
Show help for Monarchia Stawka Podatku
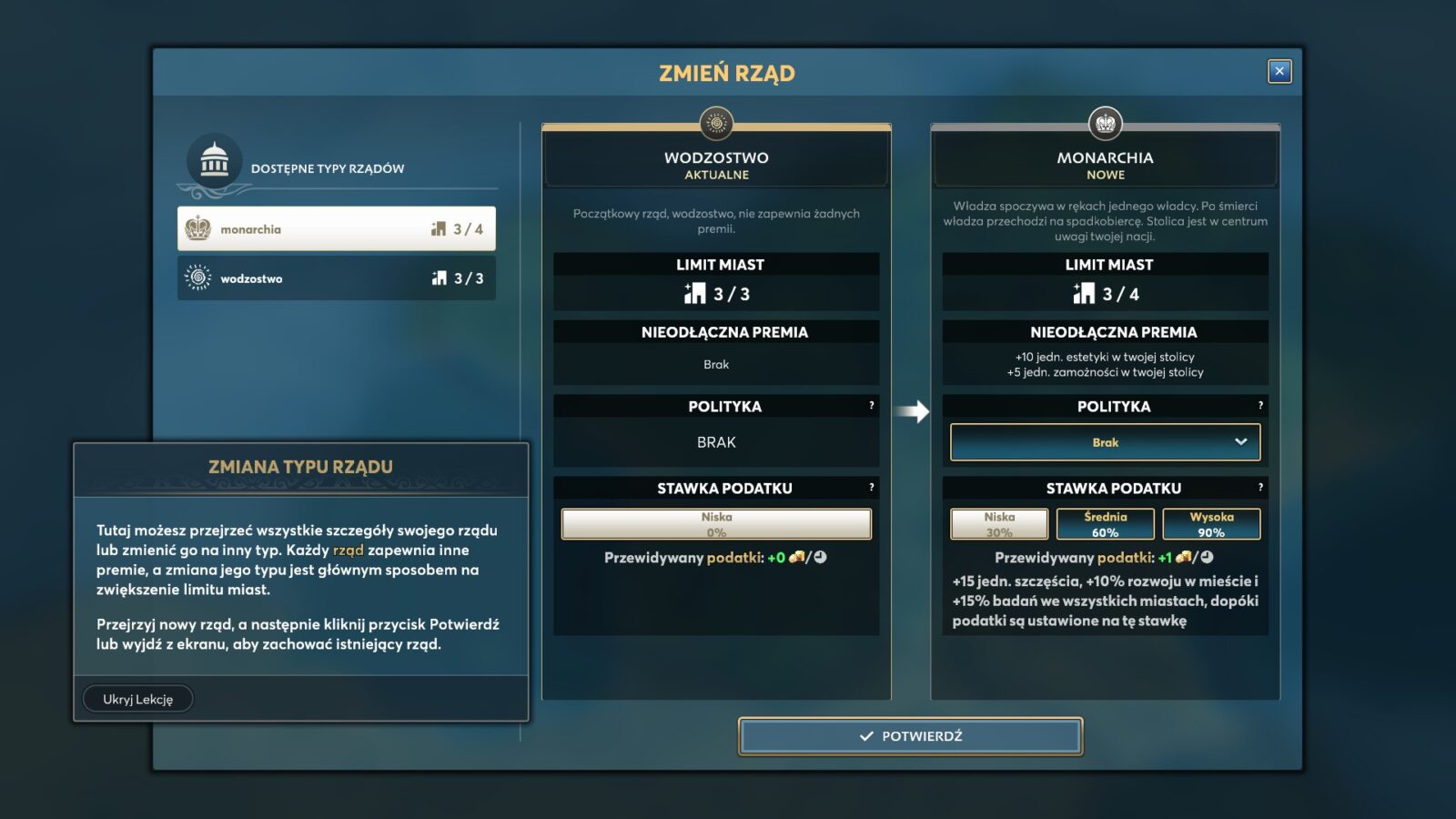pyautogui.click(x=1260, y=488)
